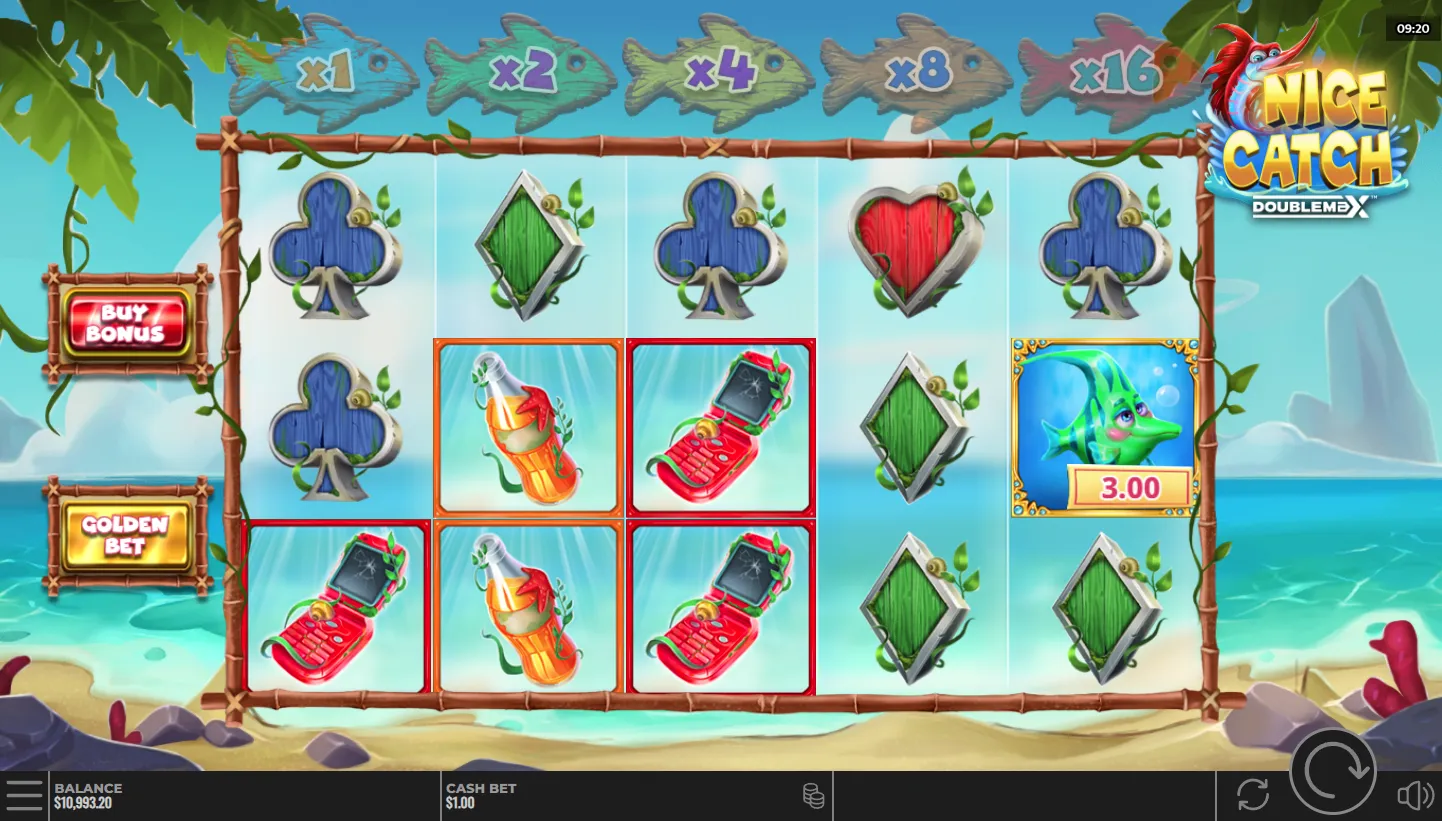Toggle the sound speaker icon

pos(1414,796)
